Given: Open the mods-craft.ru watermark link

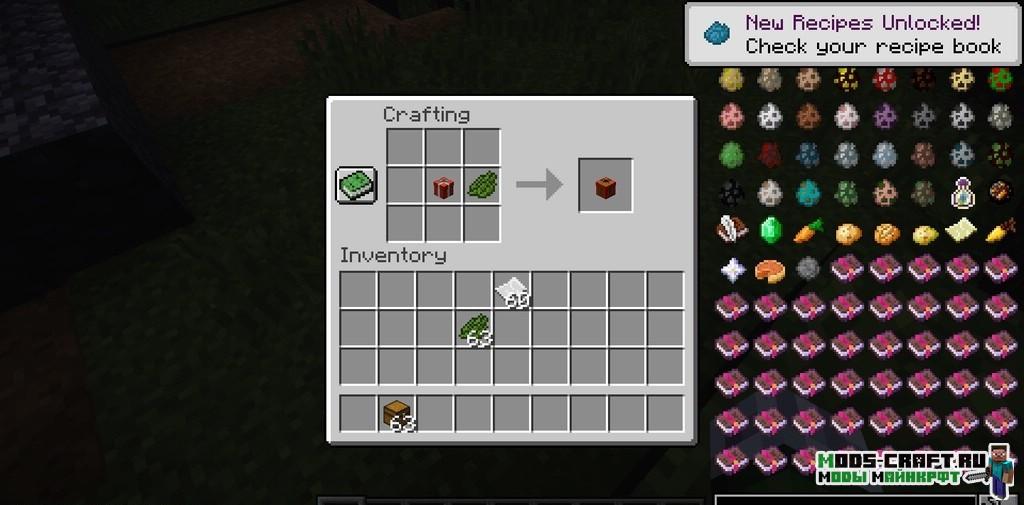Looking at the screenshot, I should tap(900, 467).
